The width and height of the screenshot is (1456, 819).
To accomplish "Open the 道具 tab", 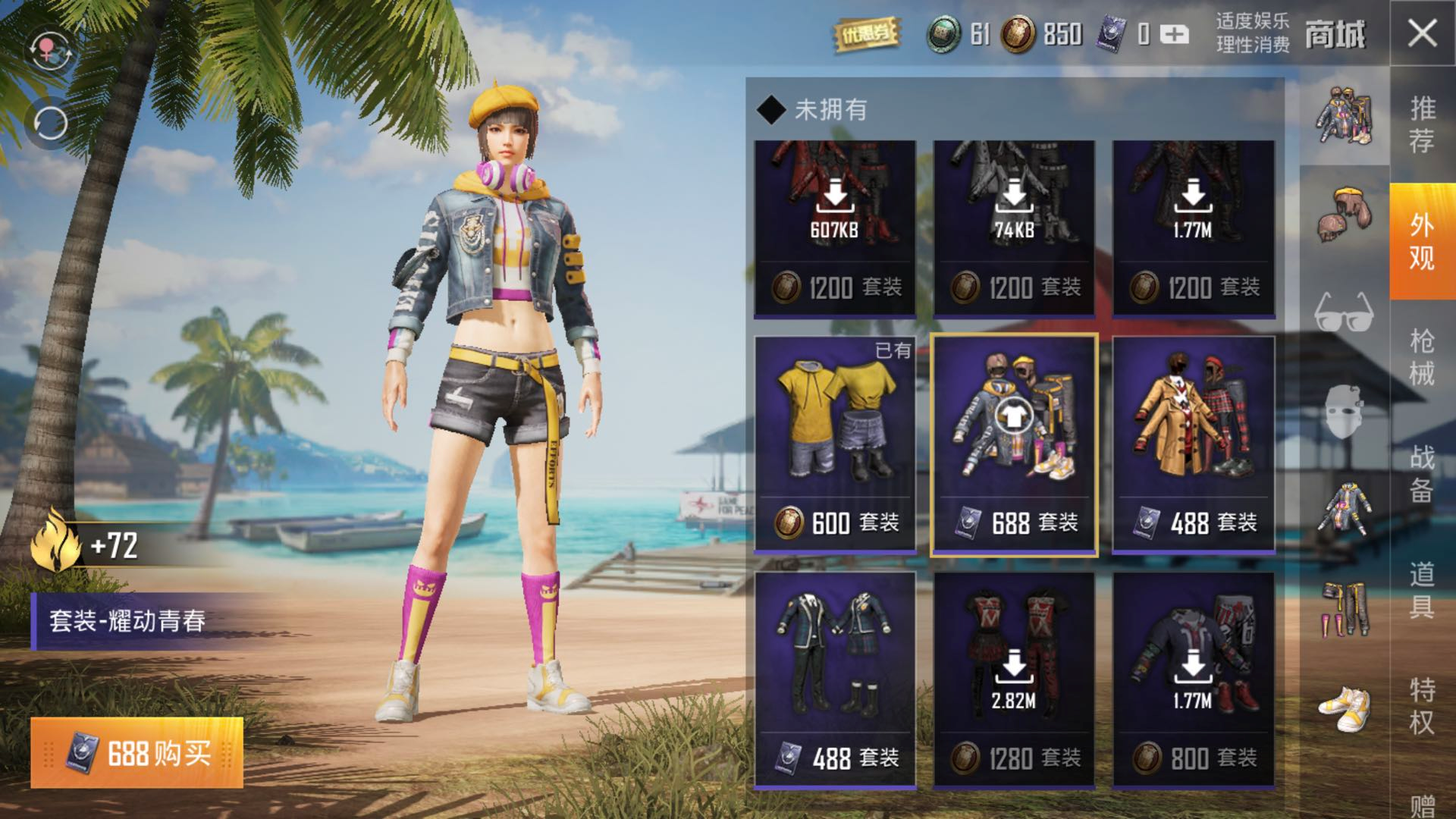I will [x=1422, y=590].
